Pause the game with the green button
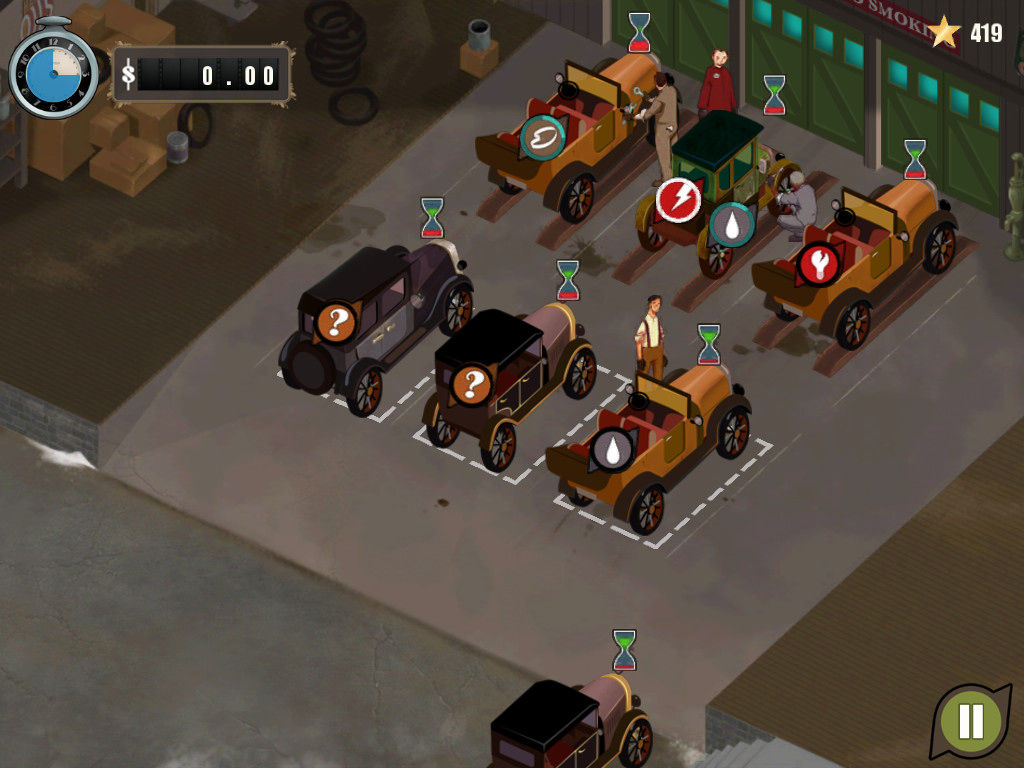Image resolution: width=1024 pixels, height=768 pixels. click(x=970, y=721)
